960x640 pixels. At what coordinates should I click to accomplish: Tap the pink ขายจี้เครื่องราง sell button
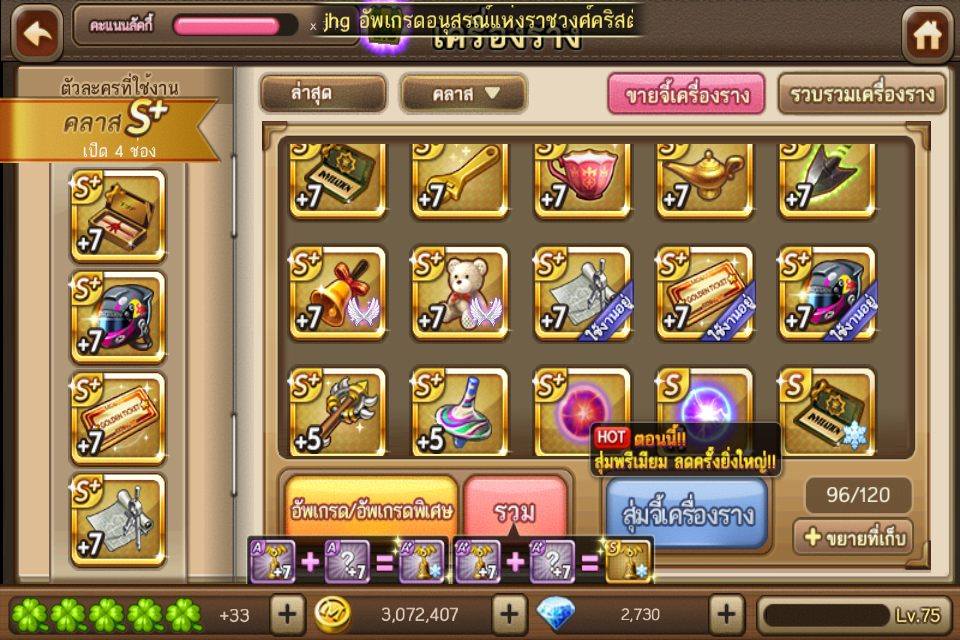686,95
